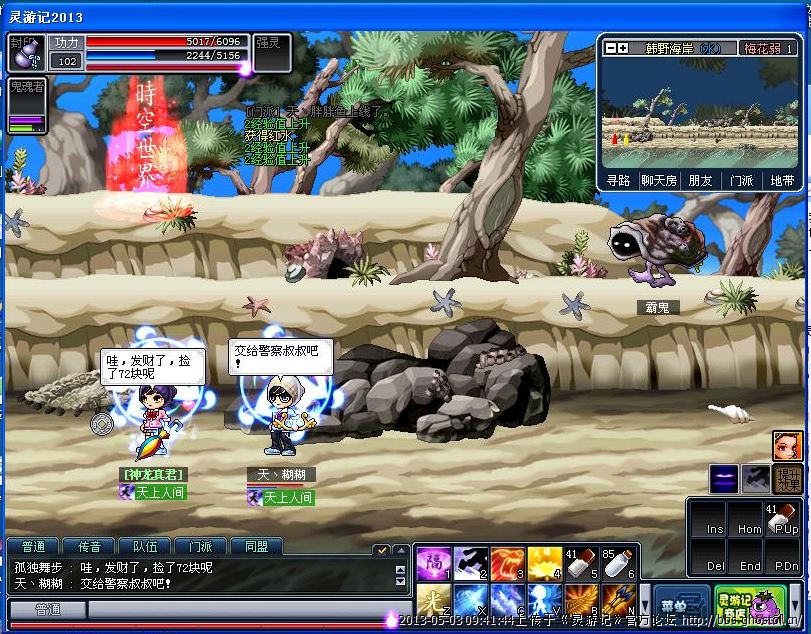
Task: Switch to the 传音 chat tab
Action: [88, 547]
